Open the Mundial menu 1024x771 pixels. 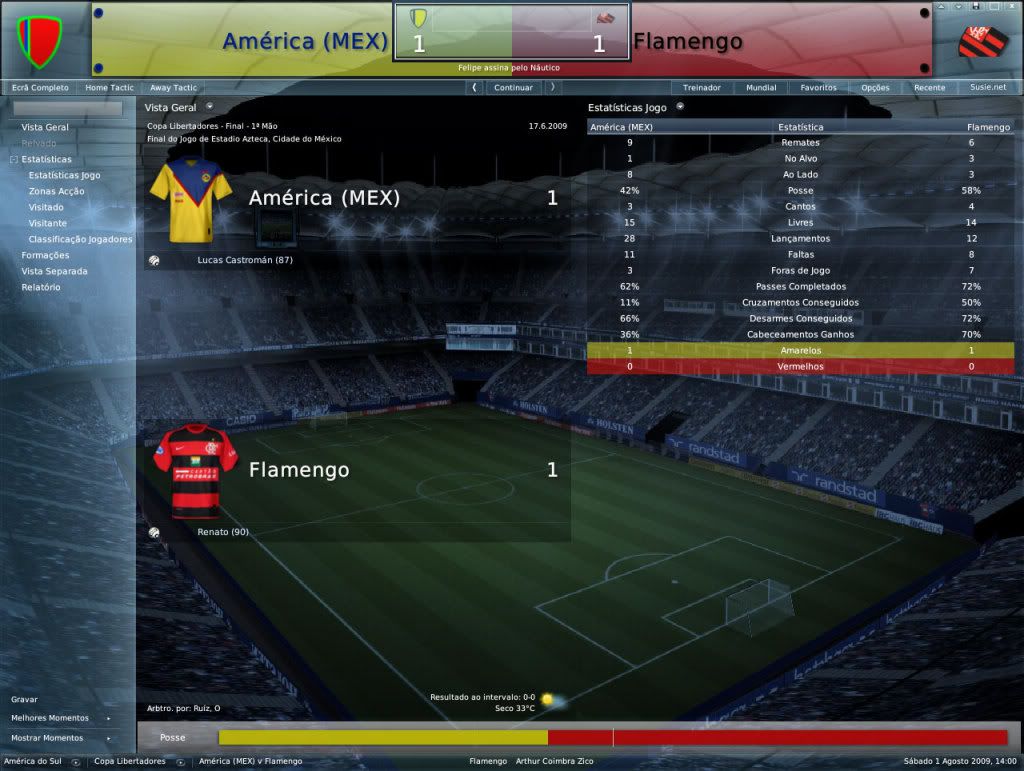point(761,87)
